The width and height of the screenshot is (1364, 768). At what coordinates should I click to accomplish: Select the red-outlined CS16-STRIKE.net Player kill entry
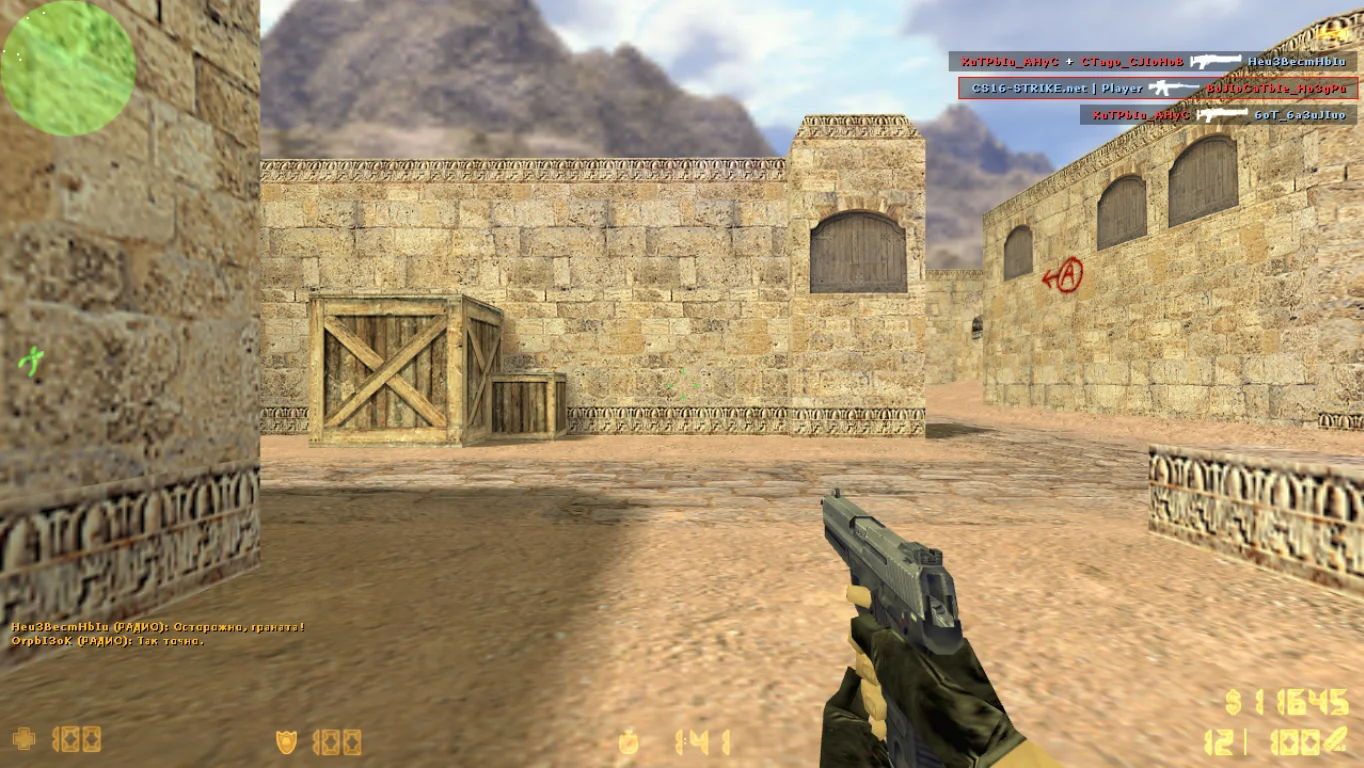click(1158, 88)
